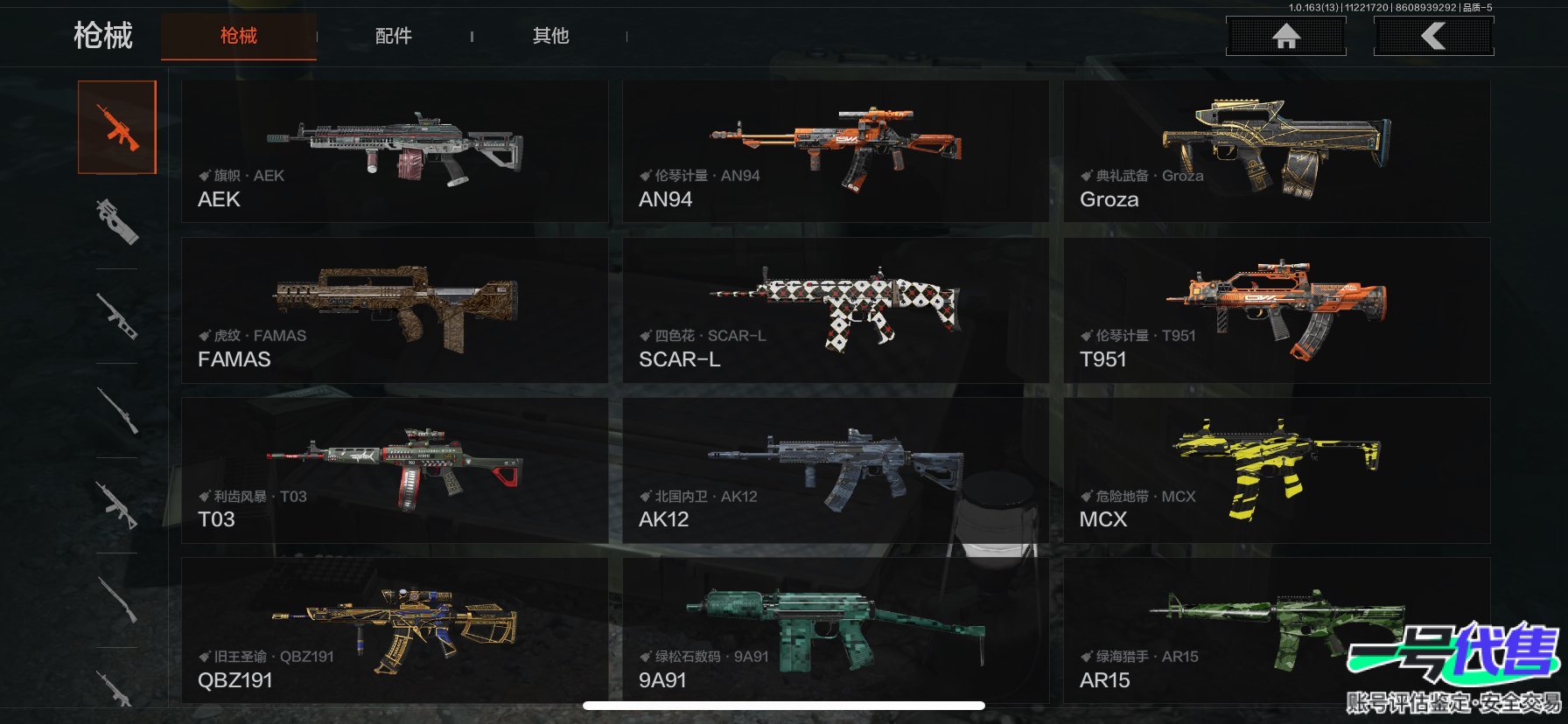Viewport: 1568px width, 724px height.
Task: Go to the home screen
Action: point(1285,36)
